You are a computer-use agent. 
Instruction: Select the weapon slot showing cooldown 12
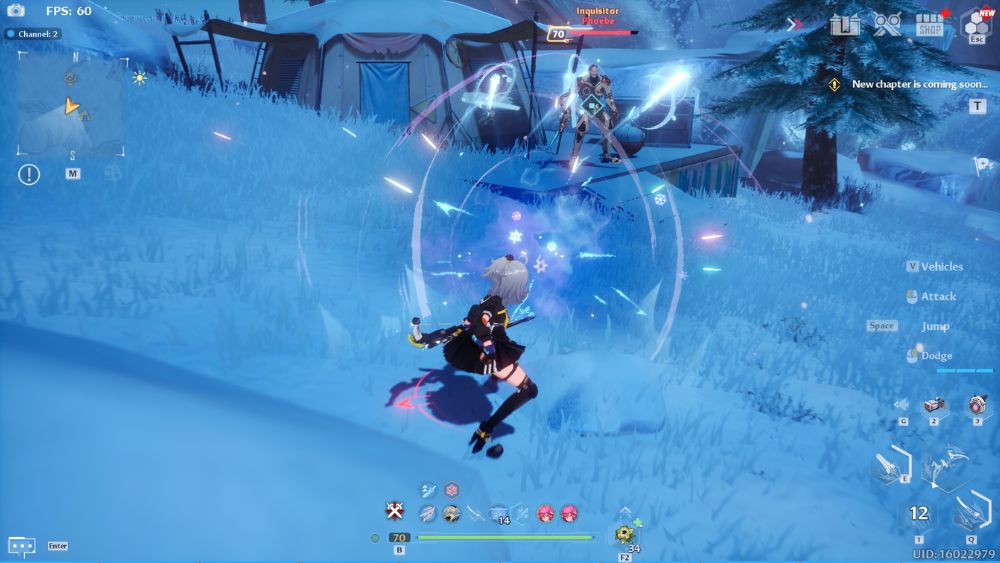919,513
